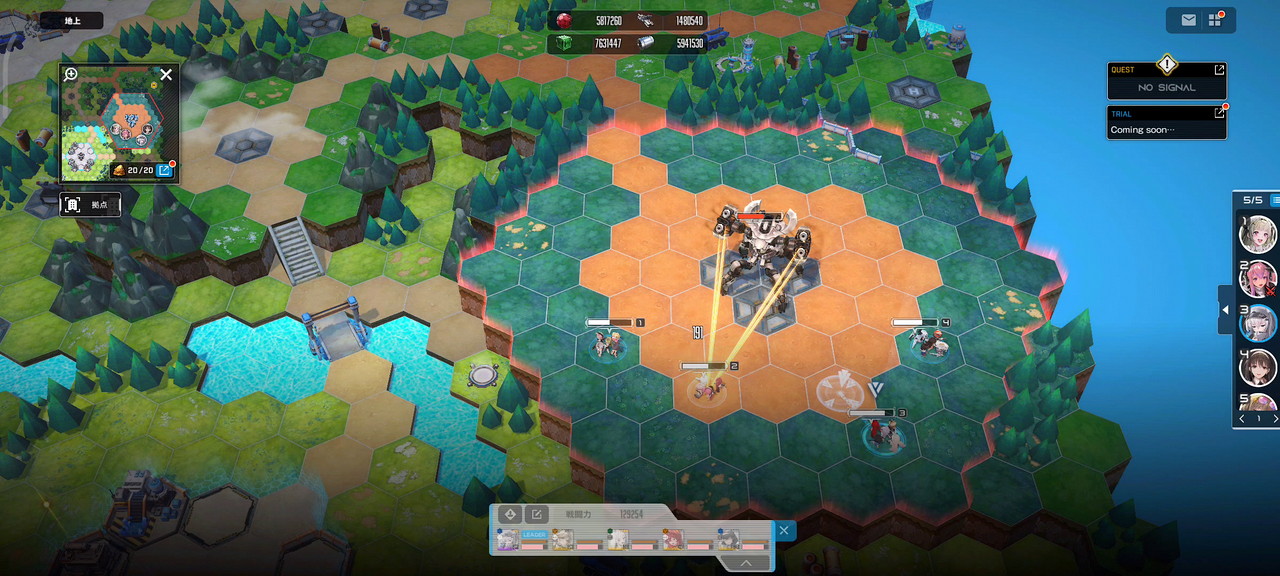Close the minimap with the X
The height and width of the screenshot is (576, 1280).
[x=166, y=74]
